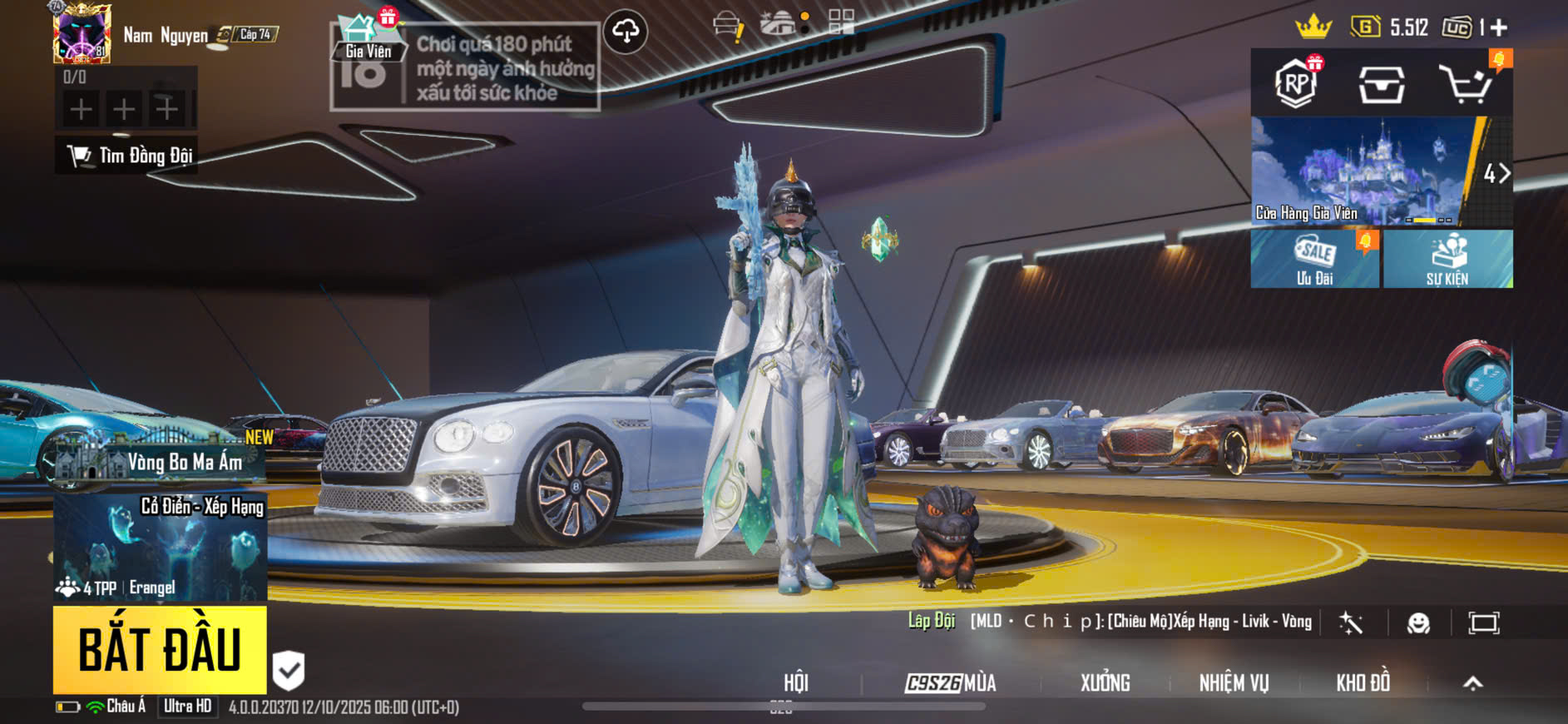Image resolution: width=1568 pixels, height=724 pixels.
Task: Open the Vòng Bo Ma Ám banner
Action: 158,460
